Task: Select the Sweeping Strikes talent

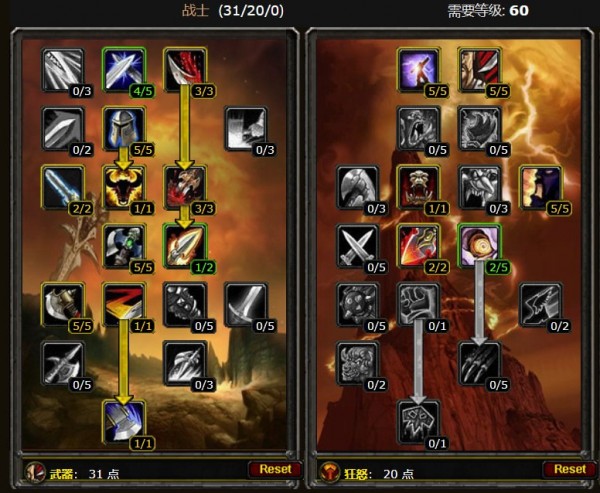Action: (x=124, y=302)
